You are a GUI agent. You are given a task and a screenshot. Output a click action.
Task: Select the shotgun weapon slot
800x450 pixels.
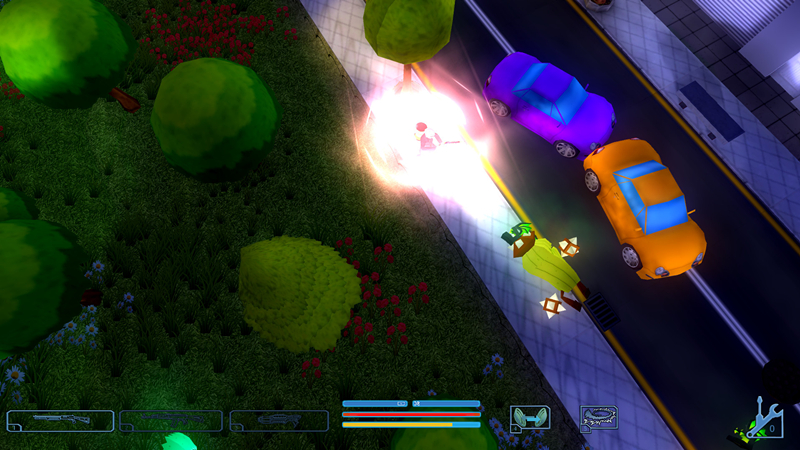pyautogui.click(x=59, y=421)
